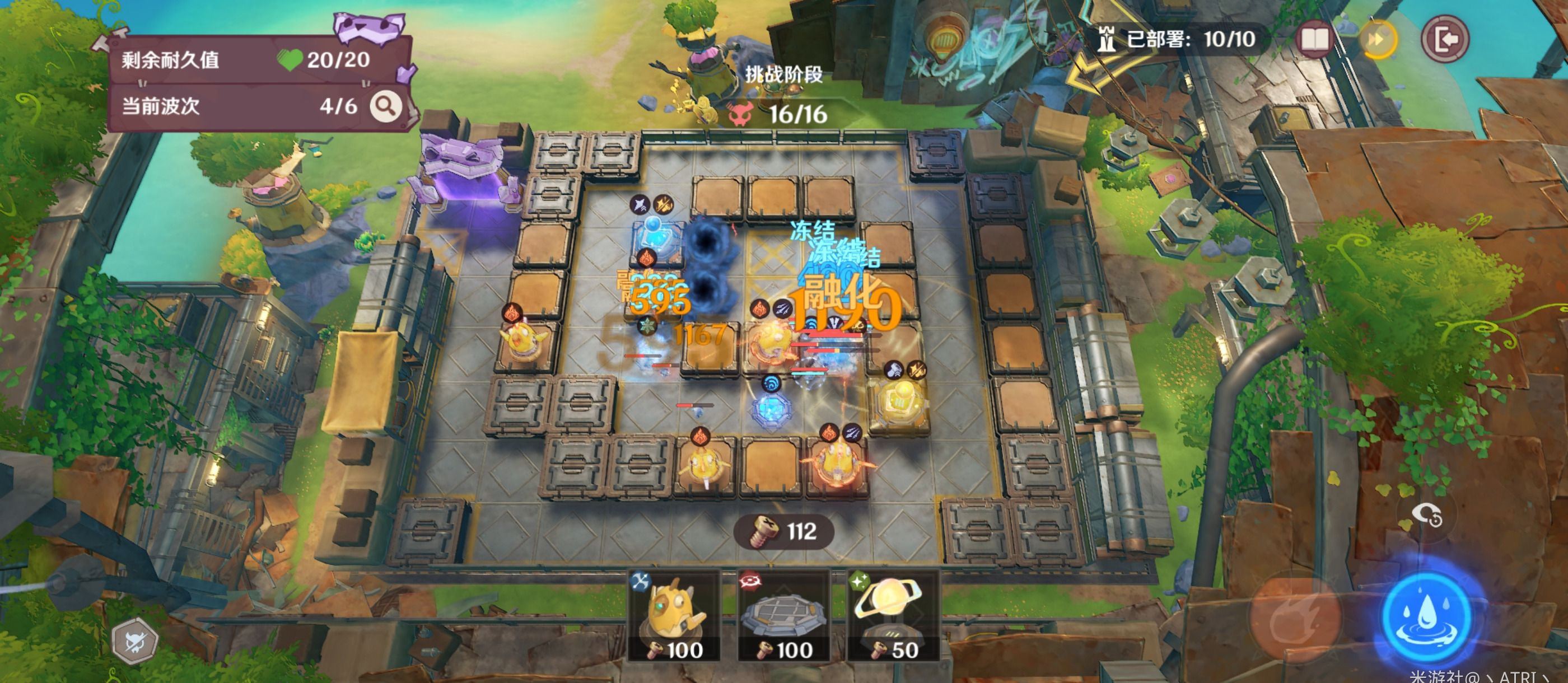Select the yellow robot tower card
Viewport: 1568px width, 683px height.
point(674,616)
